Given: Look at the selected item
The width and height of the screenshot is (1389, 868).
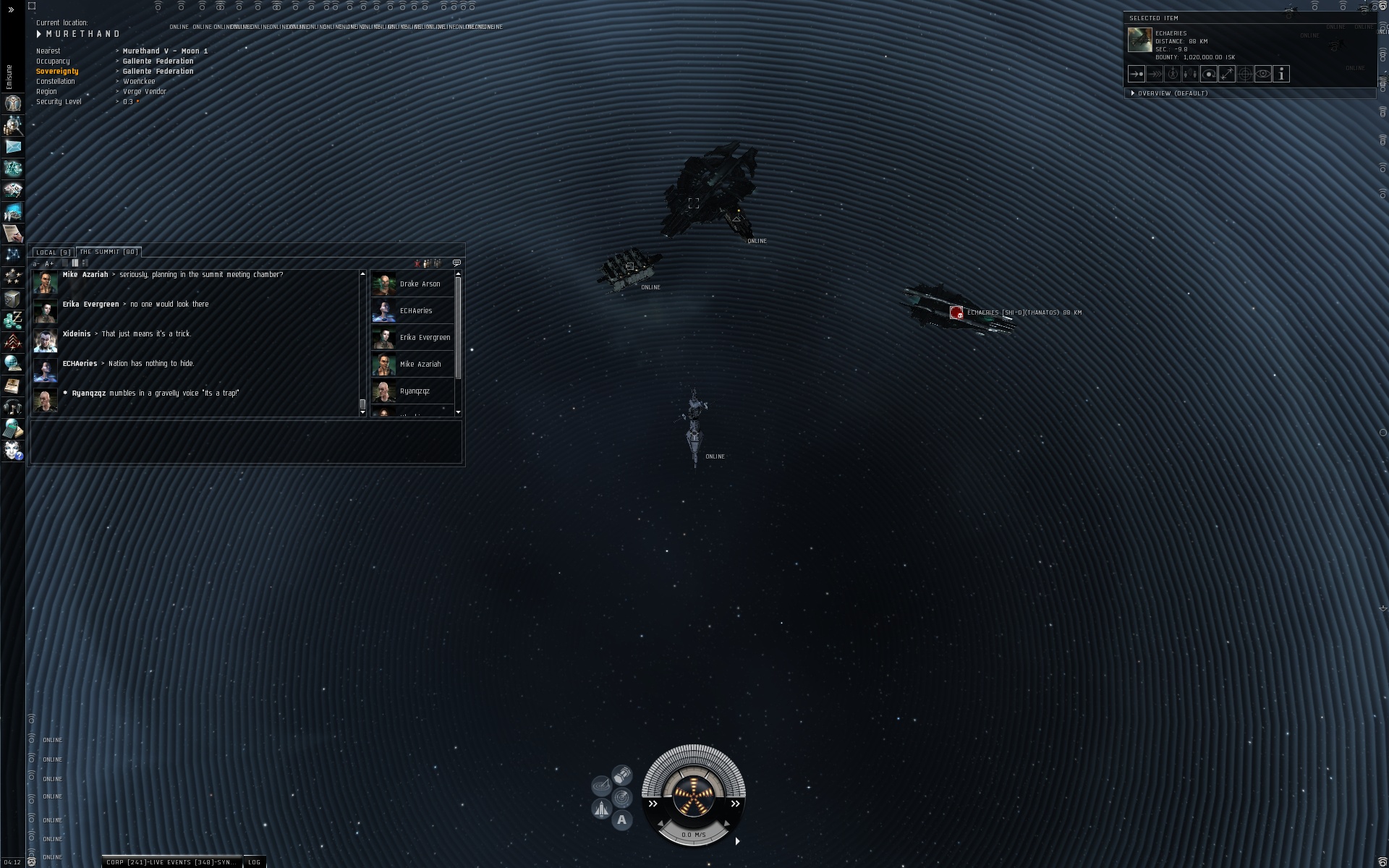Looking at the screenshot, I should [x=1263, y=74].
